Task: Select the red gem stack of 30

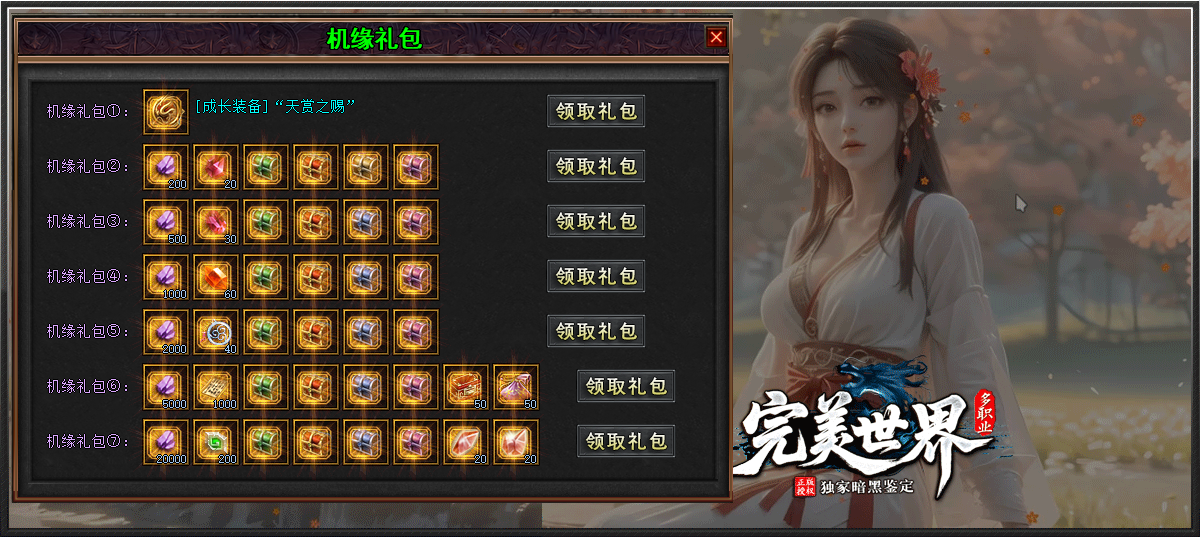Action: click(216, 221)
